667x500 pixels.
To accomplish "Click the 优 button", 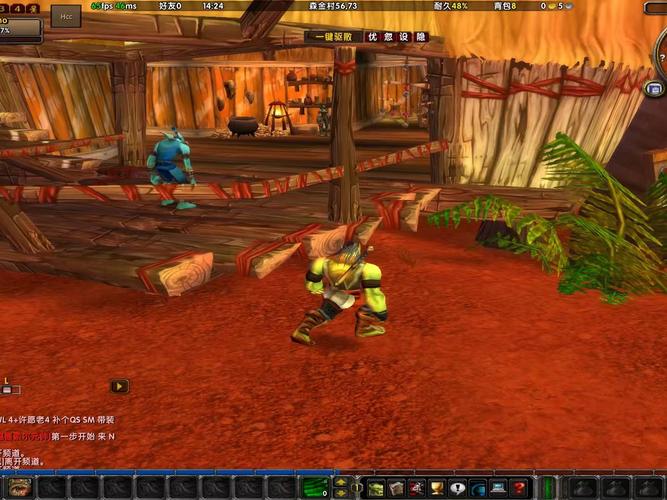I will click(373, 37).
